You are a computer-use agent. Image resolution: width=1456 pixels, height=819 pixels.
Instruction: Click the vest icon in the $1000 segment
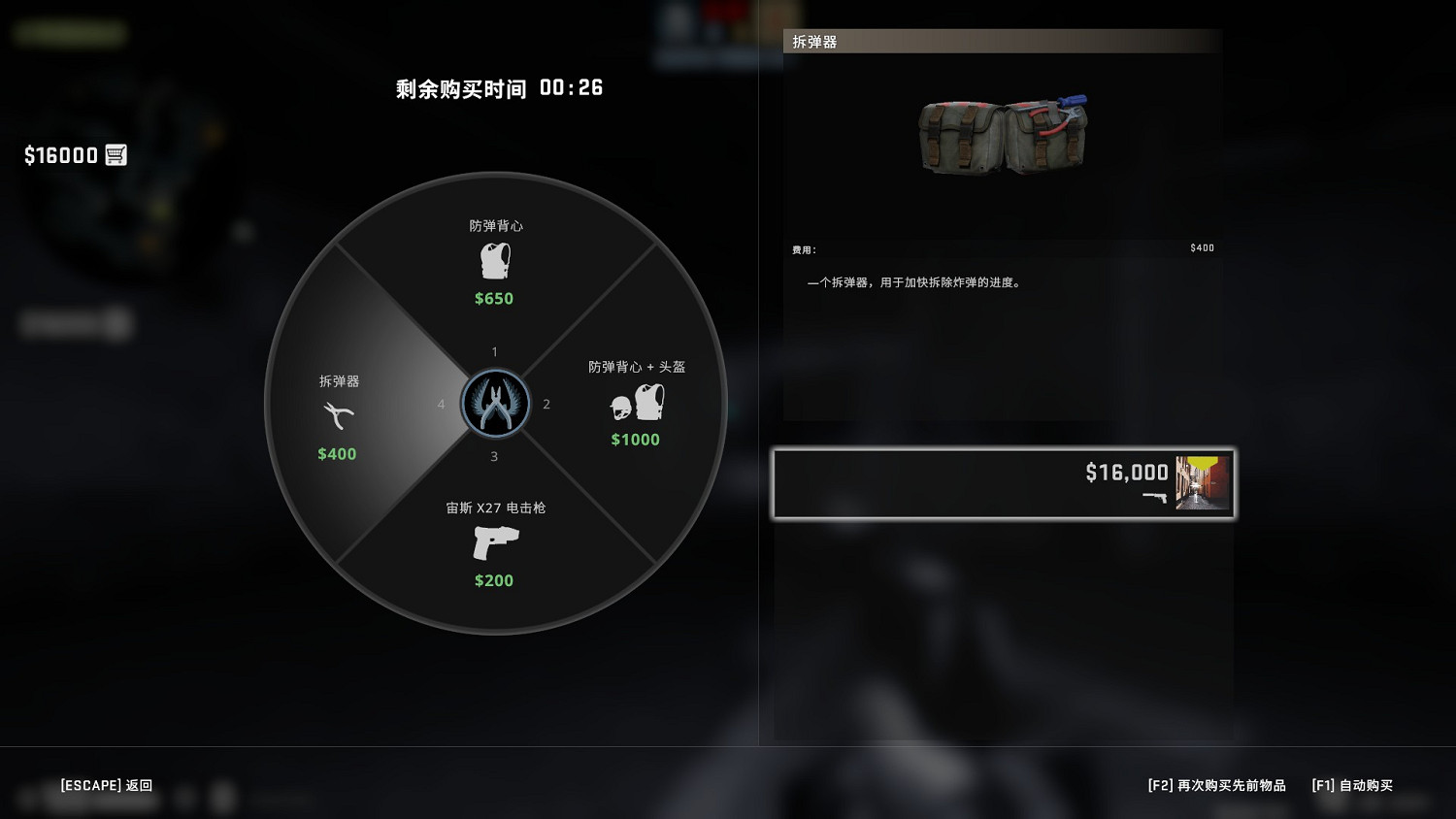(x=648, y=402)
